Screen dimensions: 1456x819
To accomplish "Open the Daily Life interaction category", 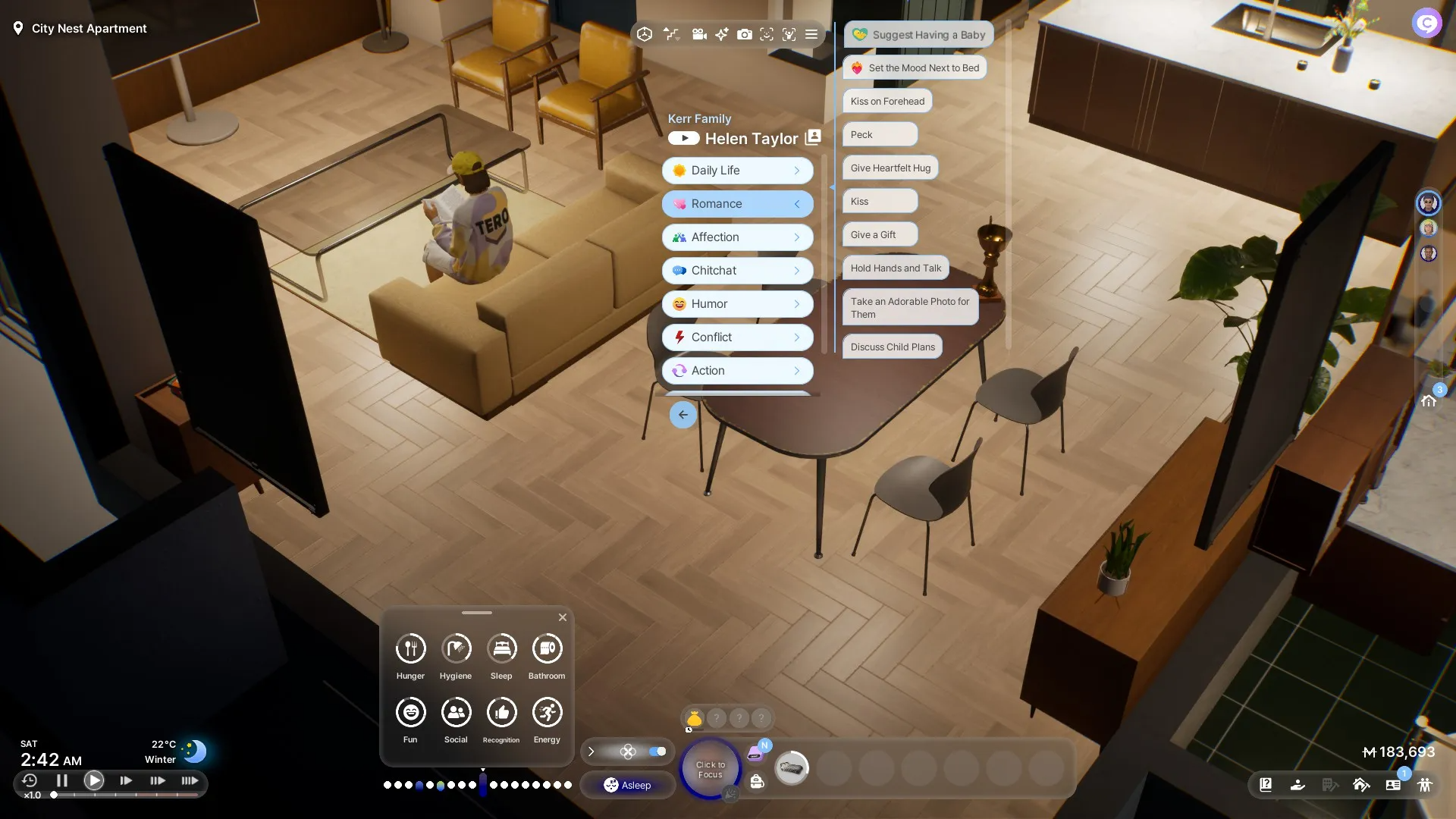I will (x=737, y=171).
